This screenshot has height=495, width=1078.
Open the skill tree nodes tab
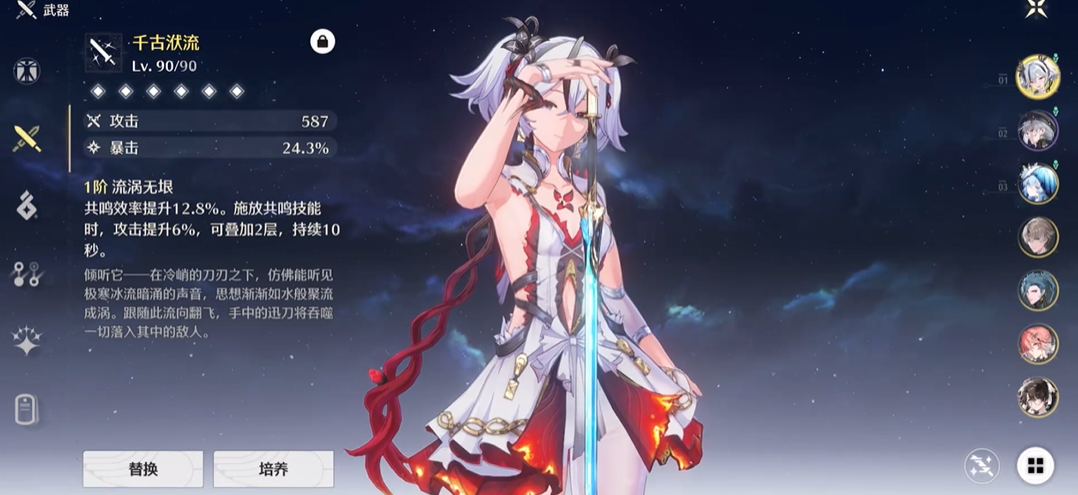coord(26,274)
